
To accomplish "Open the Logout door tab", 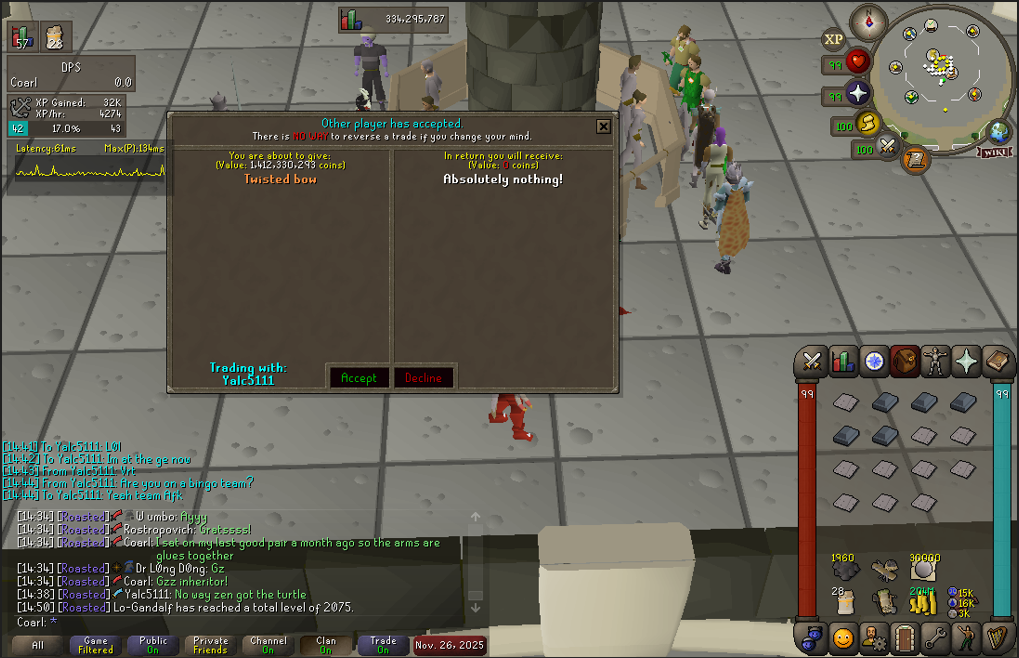I will [905, 636].
